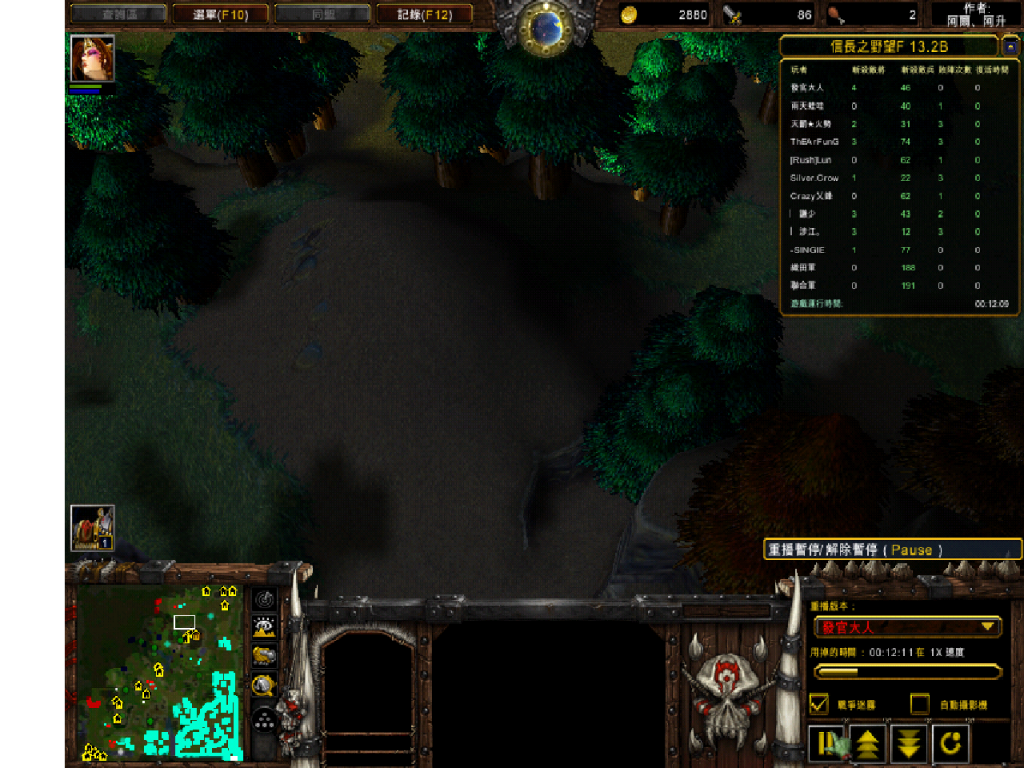The image size is (1024, 768).
Task: Collapse the 信長之野望 scoreboard panel
Action: (1010, 47)
